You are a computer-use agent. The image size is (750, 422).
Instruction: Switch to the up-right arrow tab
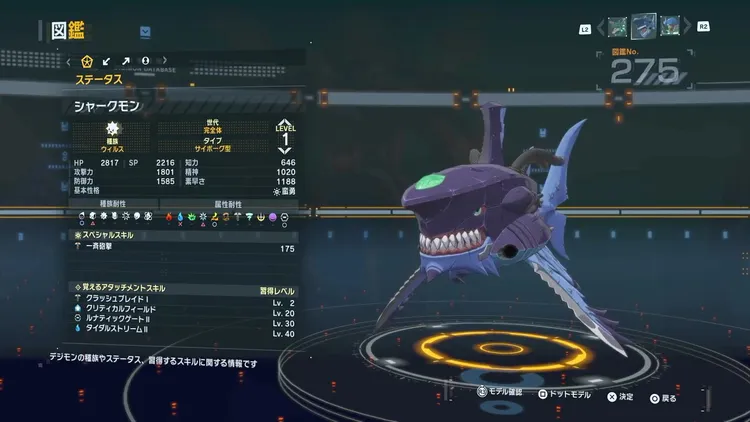pos(125,61)
